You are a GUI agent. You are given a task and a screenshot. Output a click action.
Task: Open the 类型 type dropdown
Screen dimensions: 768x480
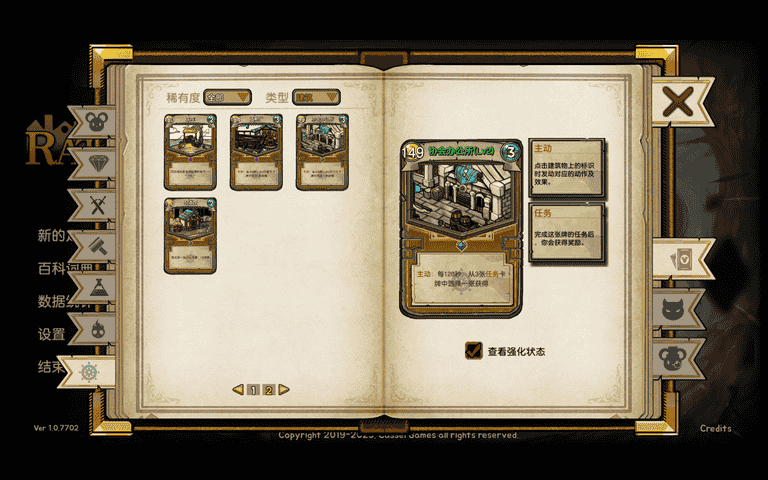point(316,97)
